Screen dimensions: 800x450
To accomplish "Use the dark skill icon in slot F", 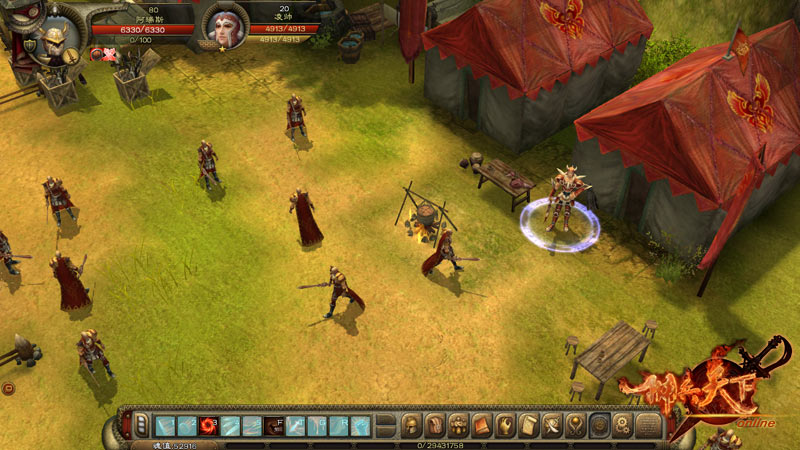I will point(274,426).
